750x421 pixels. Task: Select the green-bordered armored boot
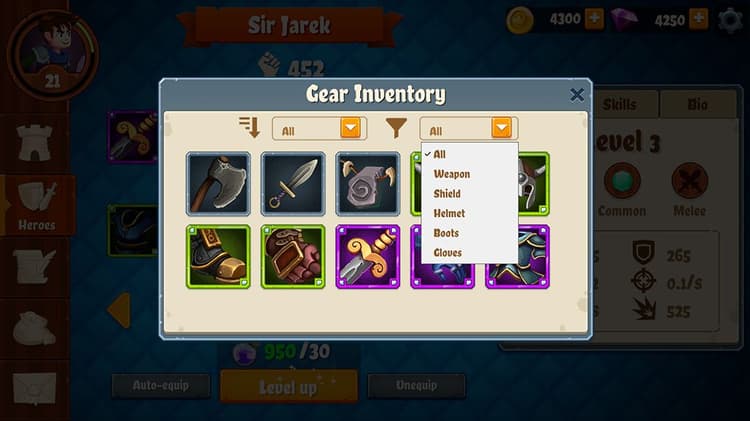coord(218,257)
